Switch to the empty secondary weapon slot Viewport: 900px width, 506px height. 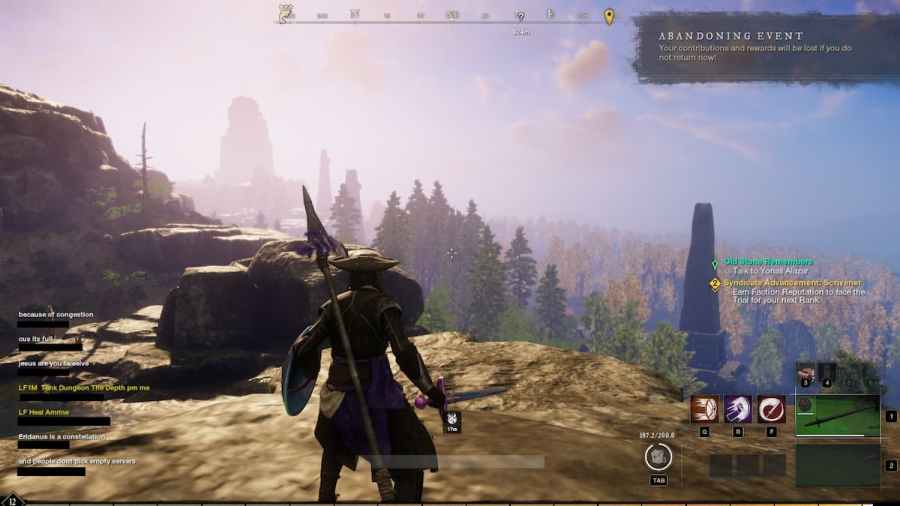tap(837, 465)
